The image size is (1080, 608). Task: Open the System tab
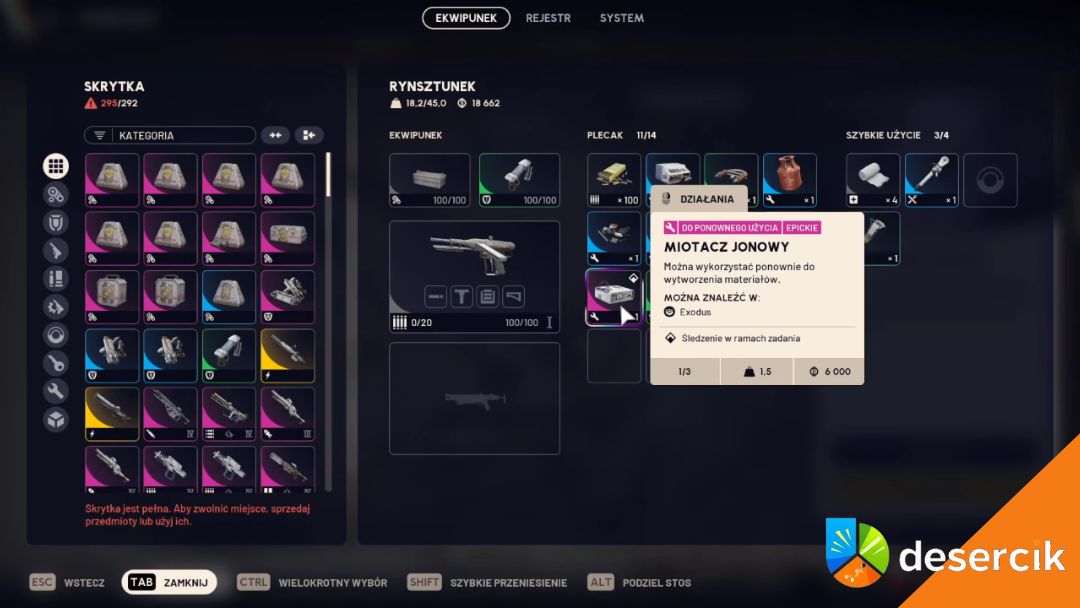621,18
